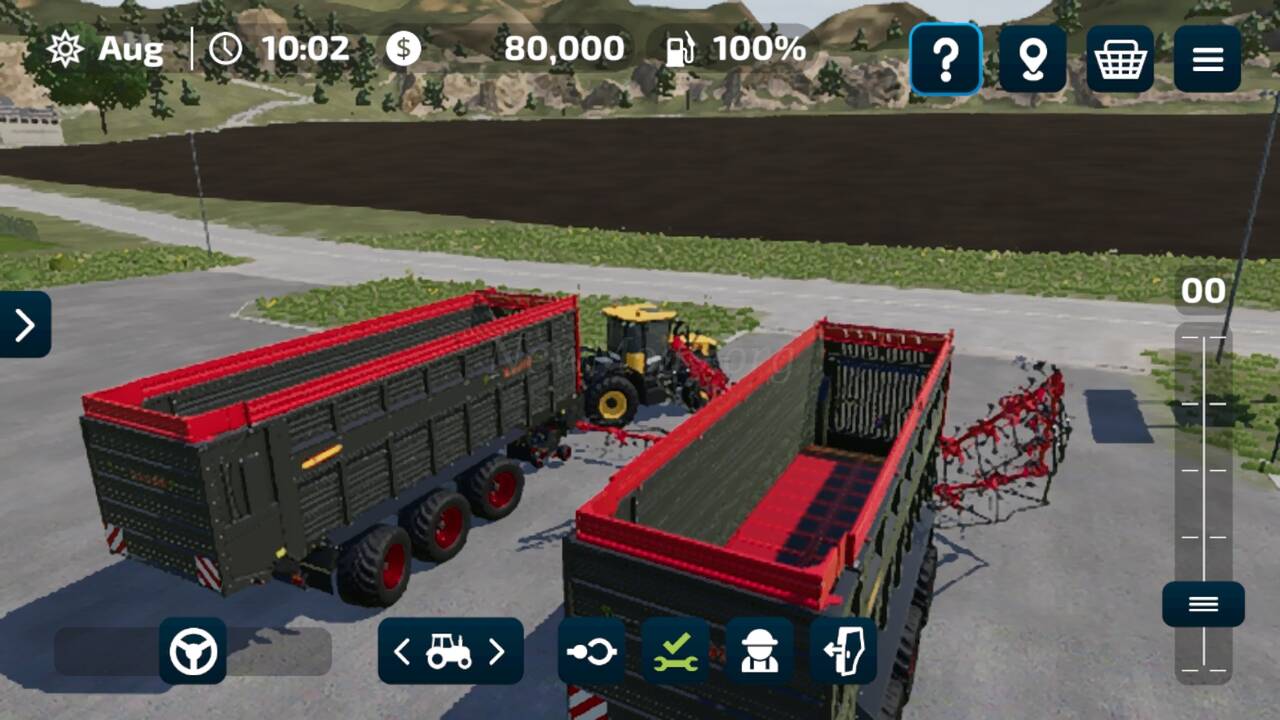This screenshot has height=720, width=1280.
Task: Switch to the next vehicle
Action: tap(497, 652)
